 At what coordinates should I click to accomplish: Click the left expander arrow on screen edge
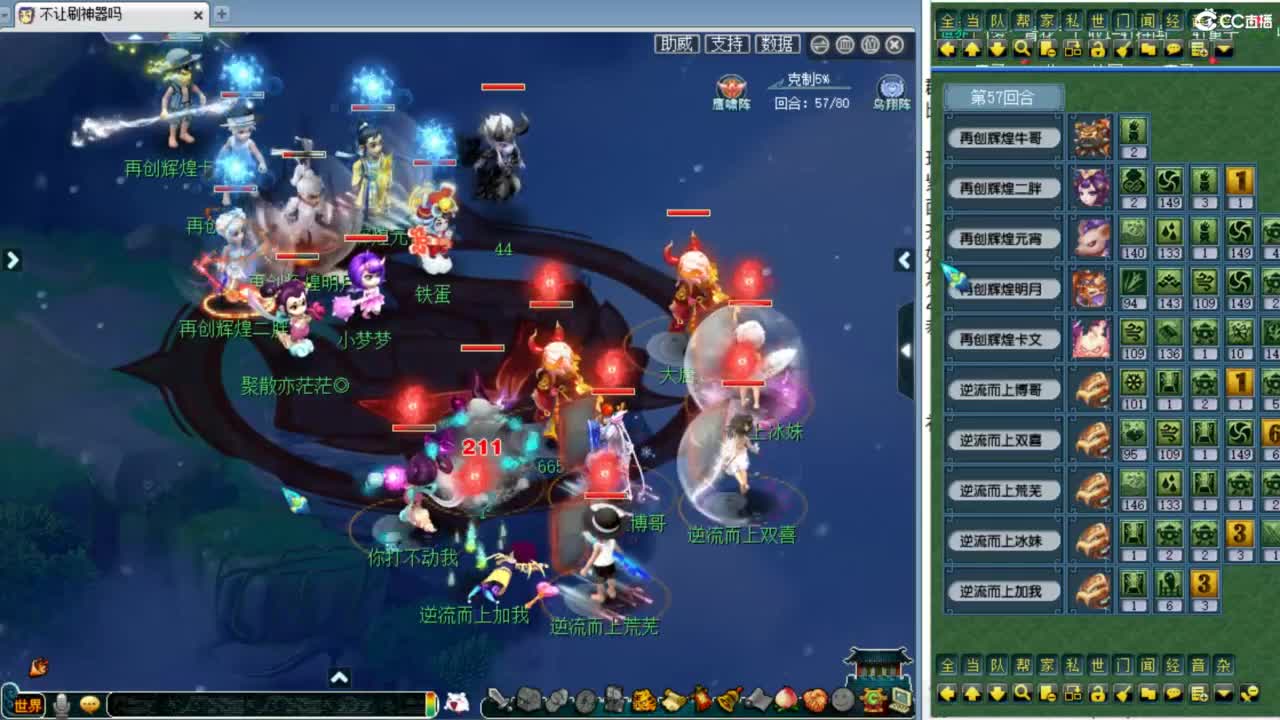pos(12,259)
